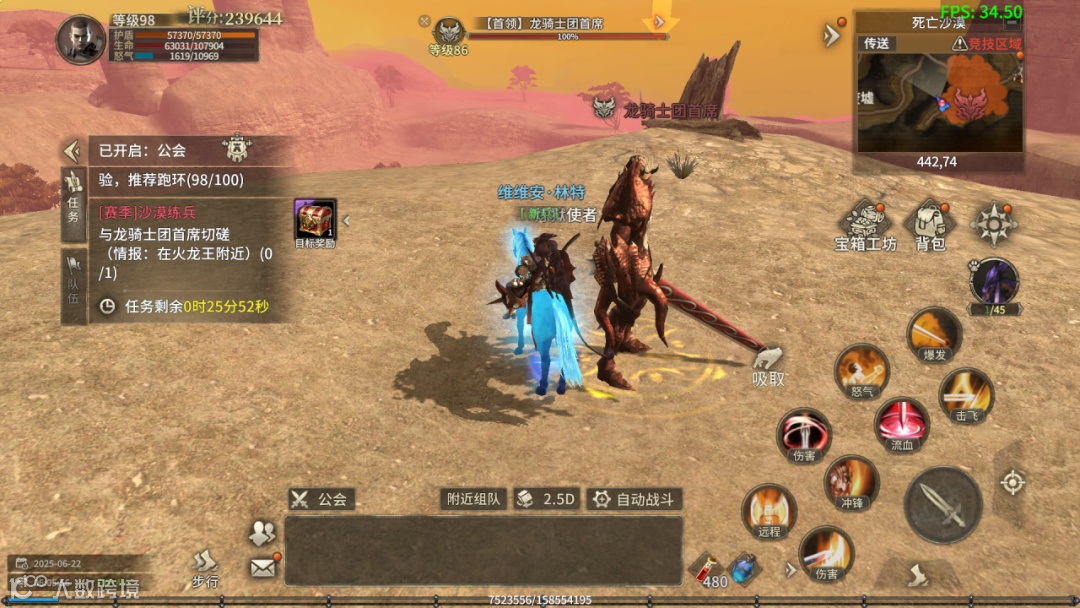Use the 远程 ranged skill
Screen dimensions: 1080x608
point(769,511)
